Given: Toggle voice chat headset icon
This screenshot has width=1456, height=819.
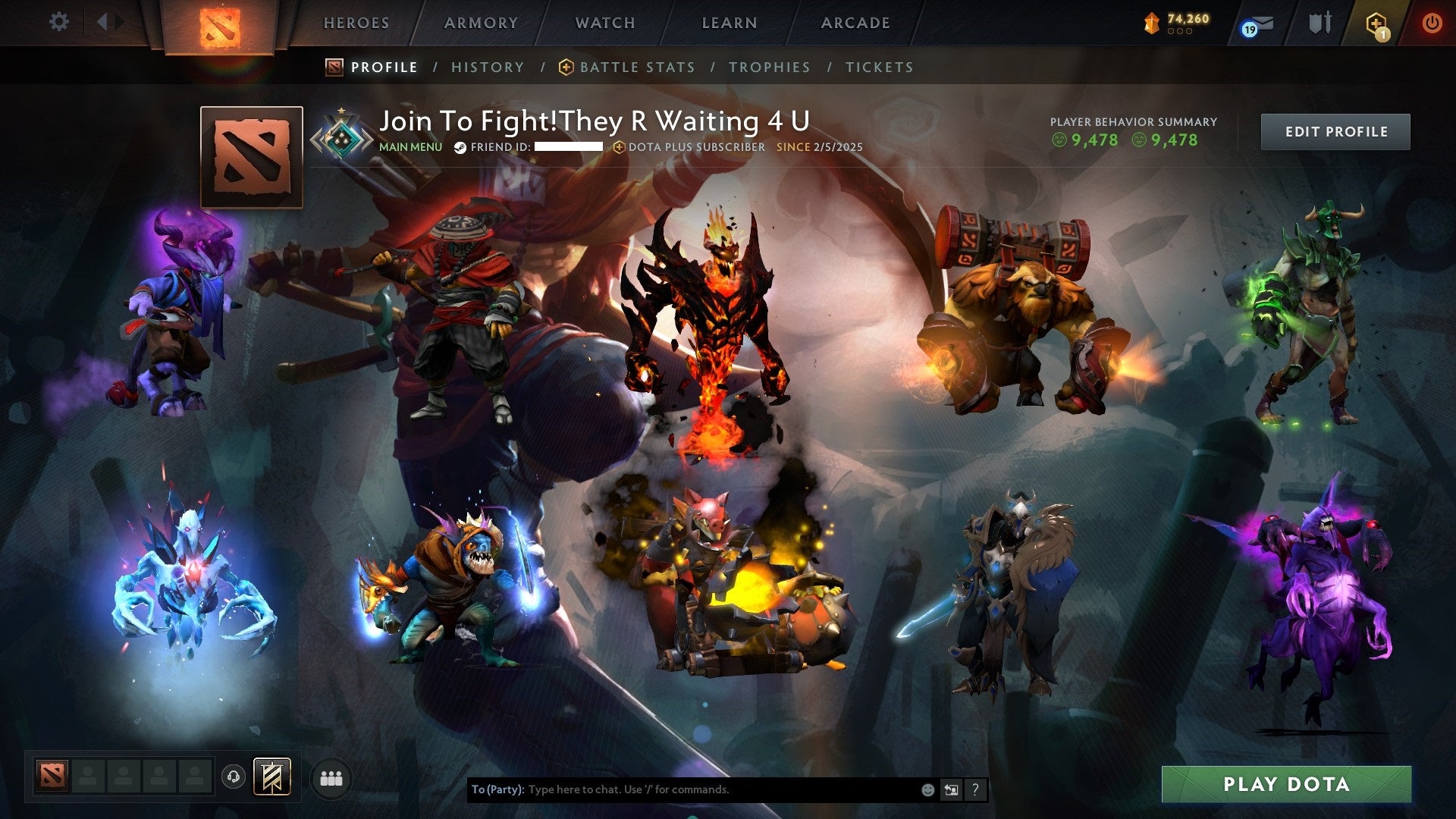Looking at the screenshot, I should pyautogui.click(x=235, y=777).
